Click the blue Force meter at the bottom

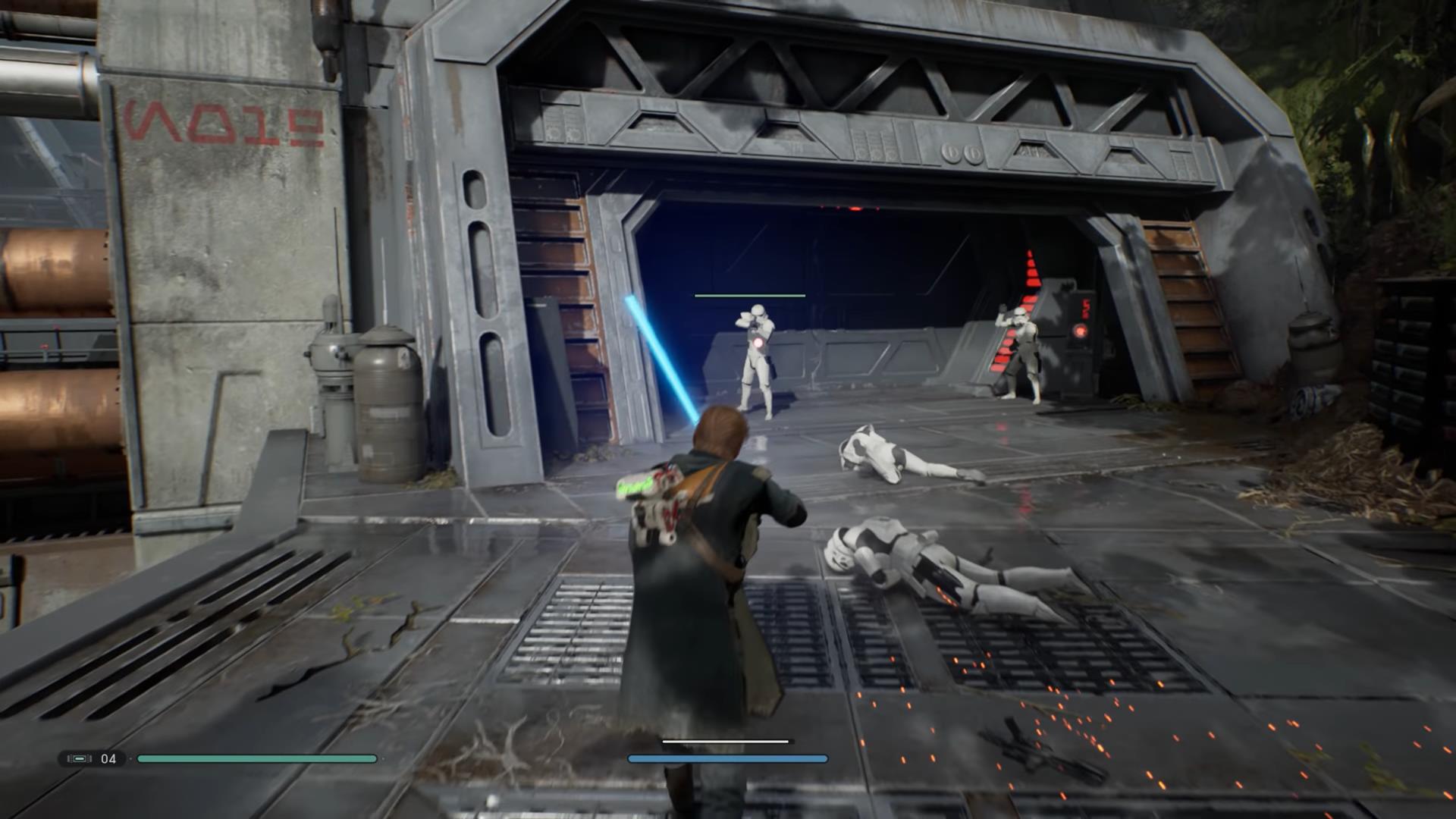(x=728, y=758)
